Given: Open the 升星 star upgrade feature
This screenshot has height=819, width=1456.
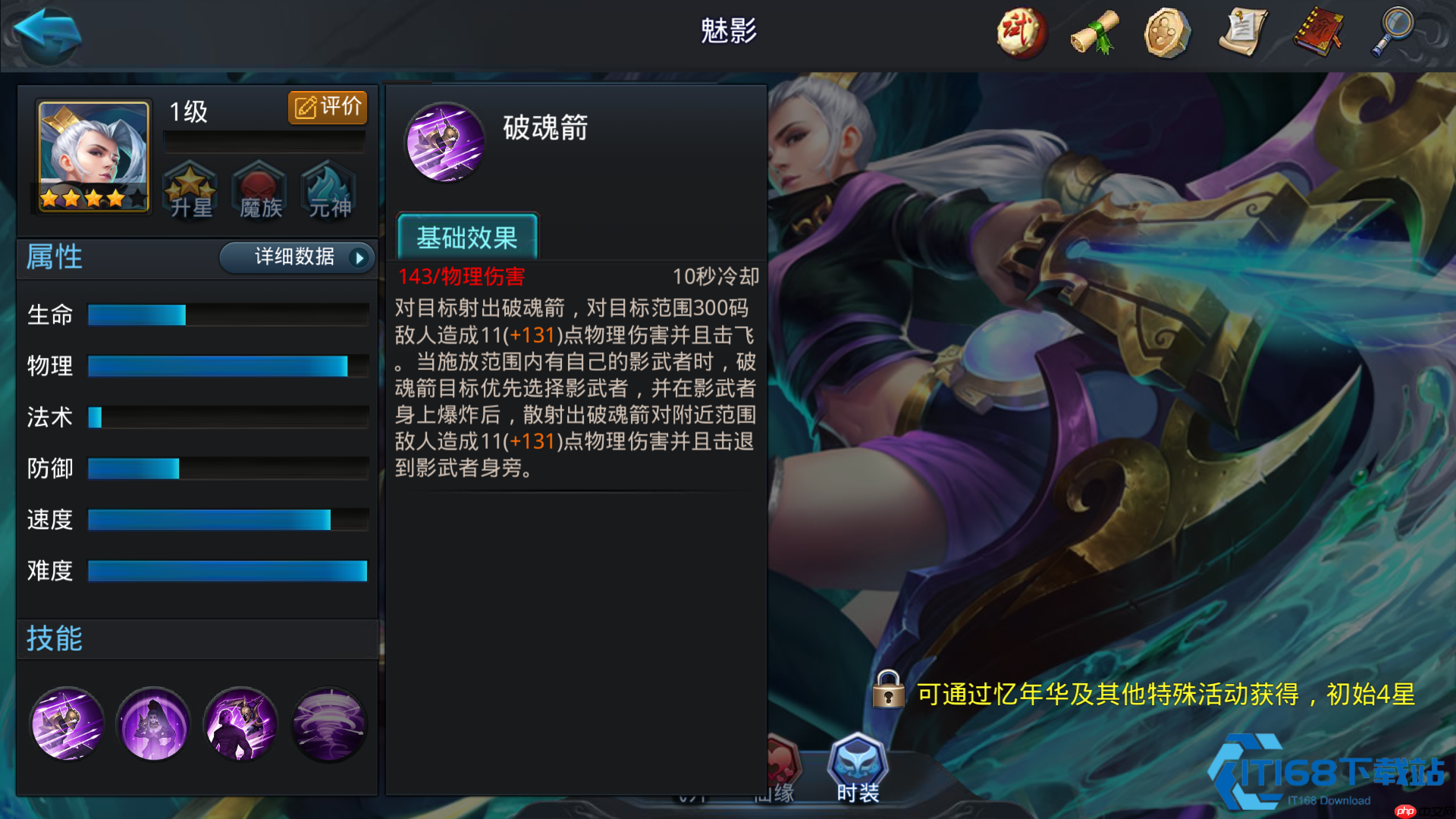Looking at the screenshot, I should click(191, 192).
